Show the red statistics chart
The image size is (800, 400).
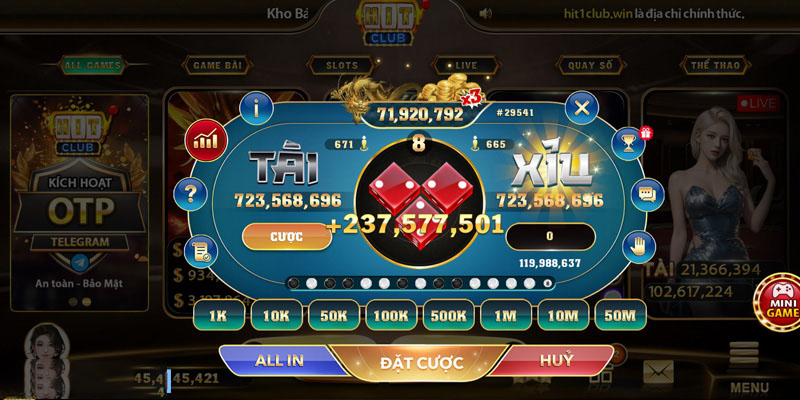[207, 138]
